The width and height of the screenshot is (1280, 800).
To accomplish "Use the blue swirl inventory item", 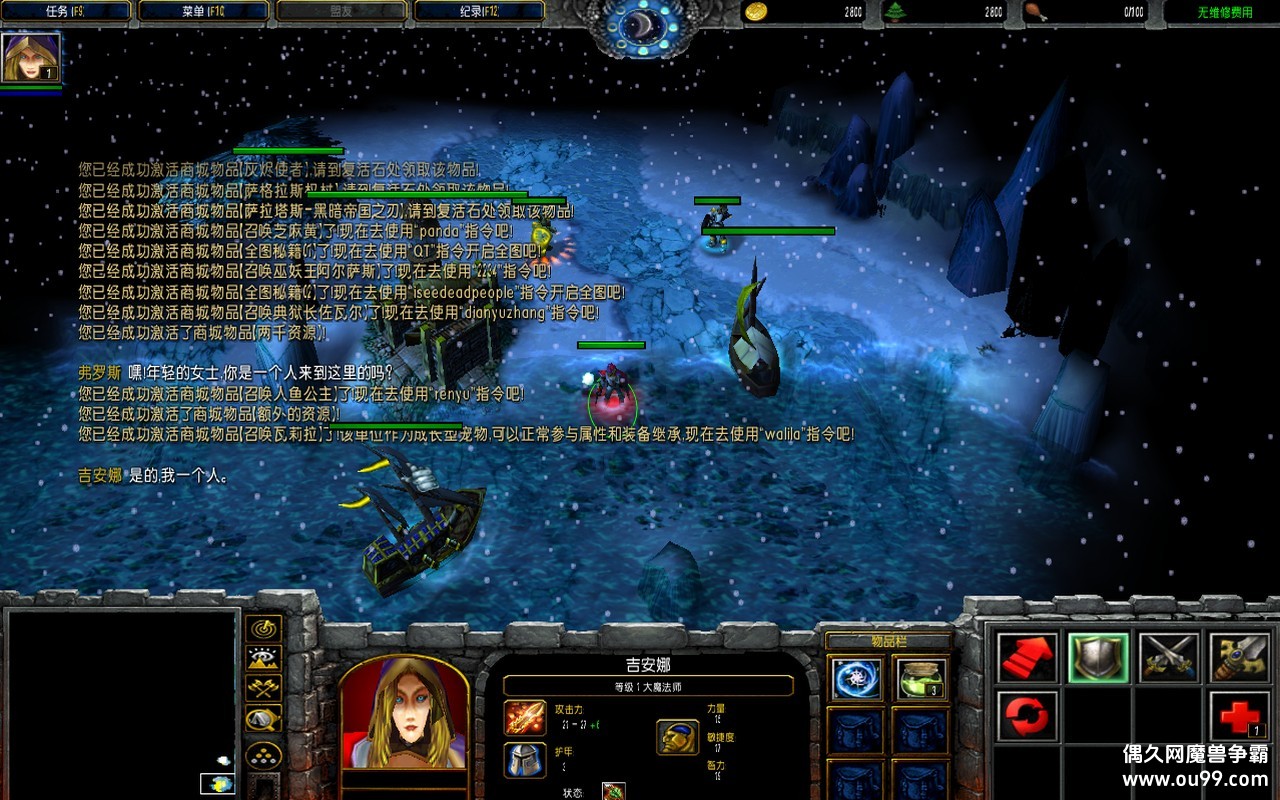I will tap(857, 679).
